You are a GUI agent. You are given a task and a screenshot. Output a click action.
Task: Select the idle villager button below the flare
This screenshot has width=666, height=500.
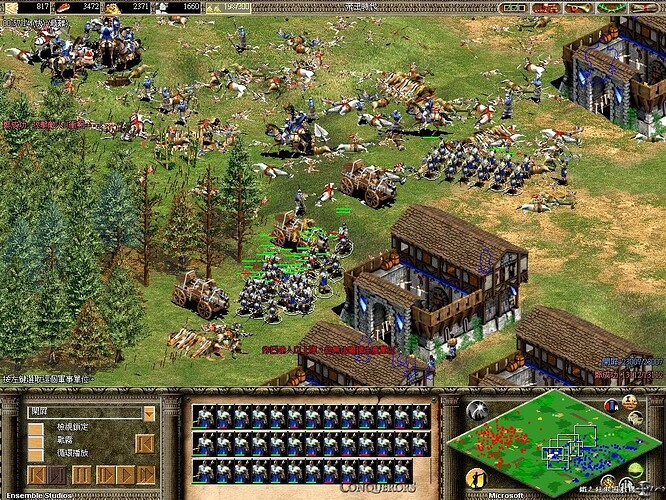[x=476, y=478]
